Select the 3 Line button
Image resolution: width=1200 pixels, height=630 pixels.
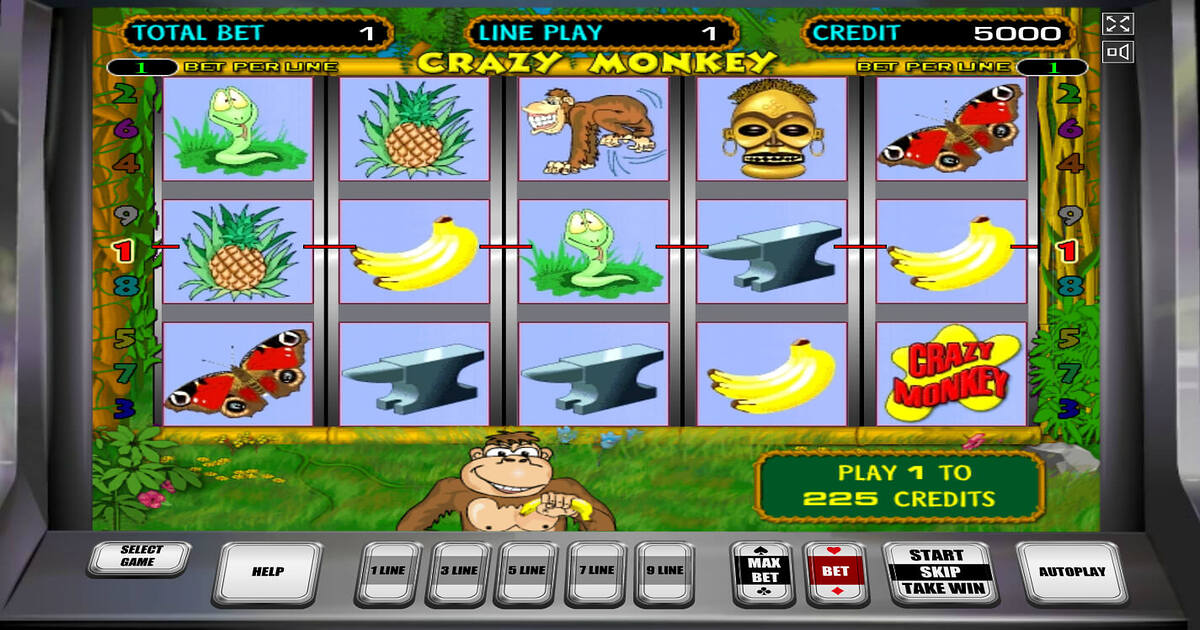click(458, 571)
